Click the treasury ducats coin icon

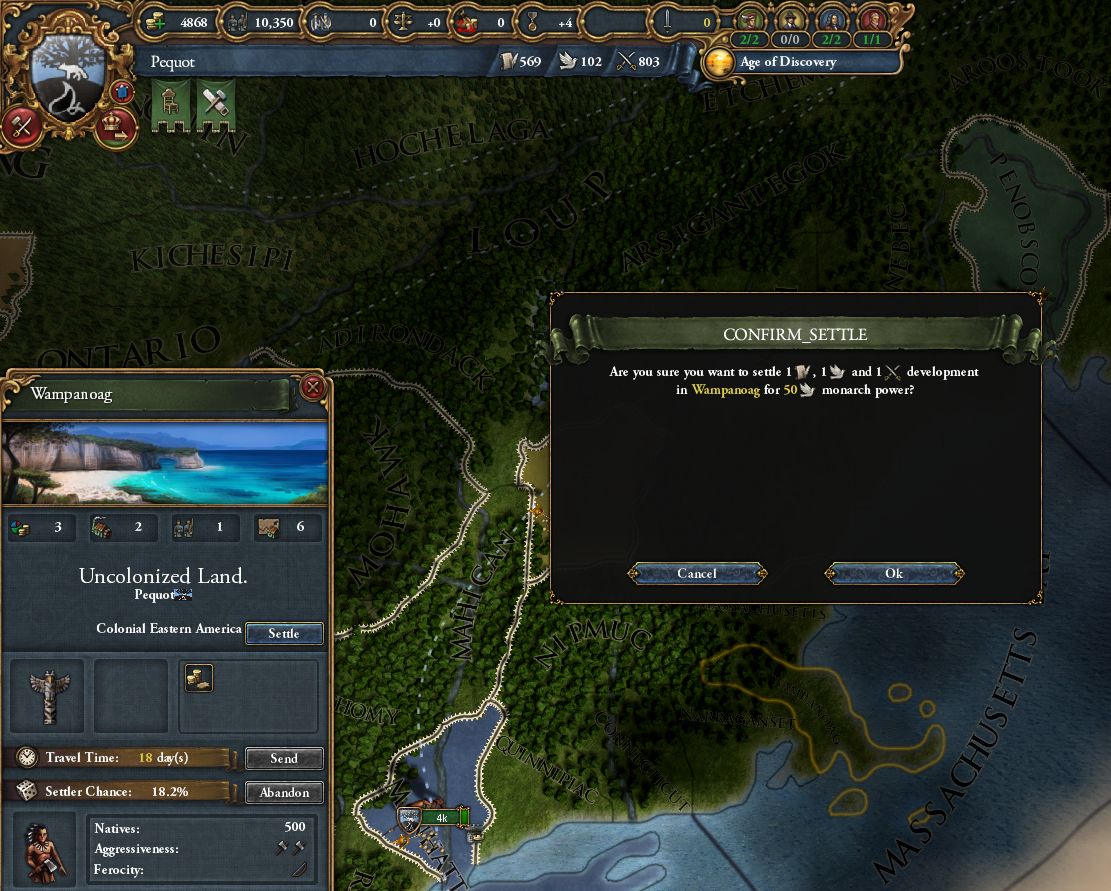(x=155, y=21)
